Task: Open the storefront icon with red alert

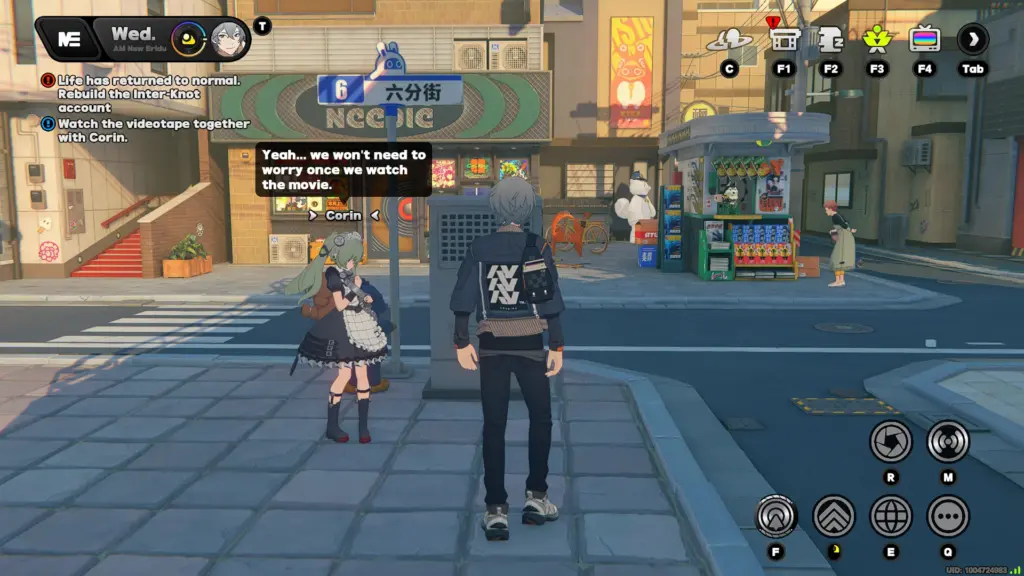Action: [x=784, y=40]
